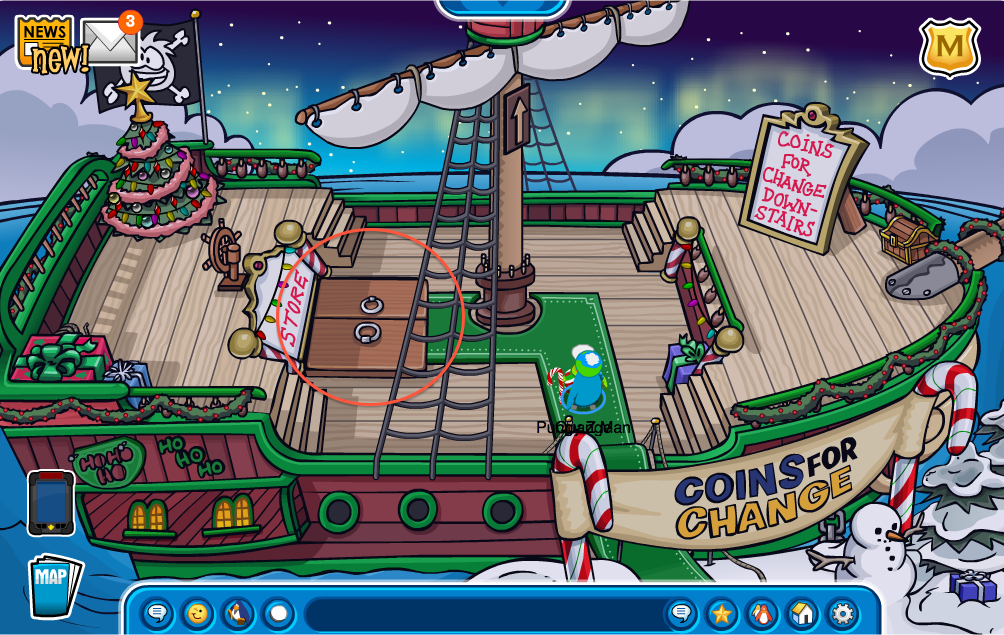The image size is (1004, 635).
Task: Open the winking emote face menu
Action: (198, 612)
